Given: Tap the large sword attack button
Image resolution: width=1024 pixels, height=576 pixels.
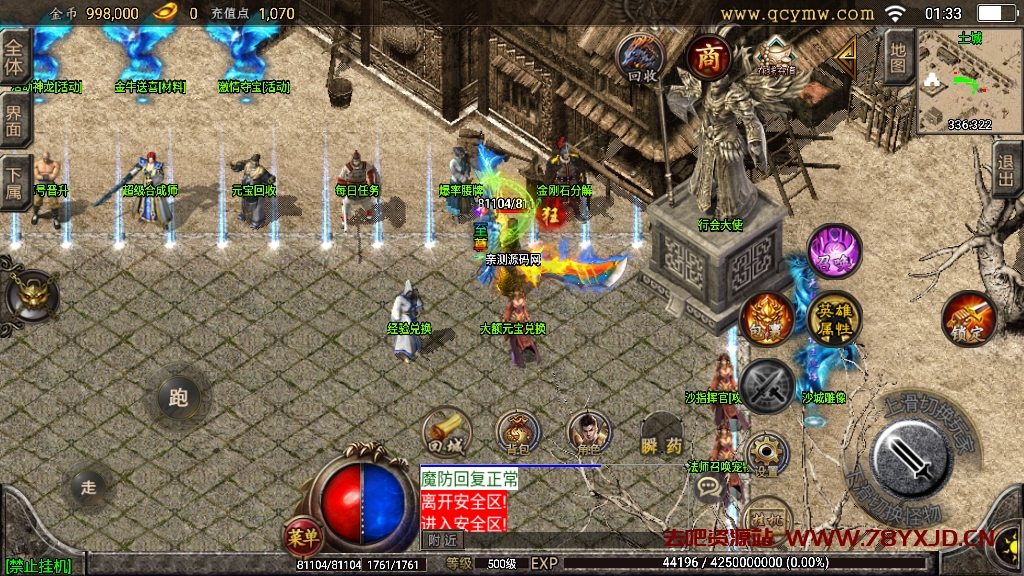Looking at the screenshot, I should [911, 457].
